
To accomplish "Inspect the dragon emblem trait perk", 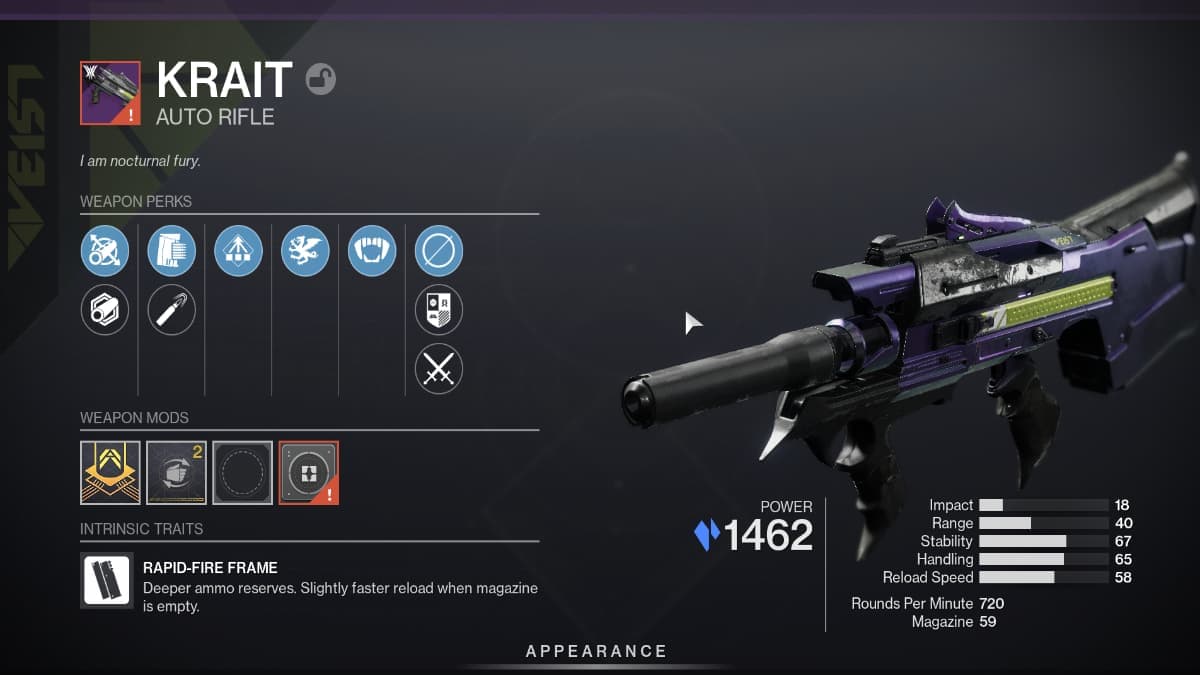I will pyautogui.click(x=305, y=251).
